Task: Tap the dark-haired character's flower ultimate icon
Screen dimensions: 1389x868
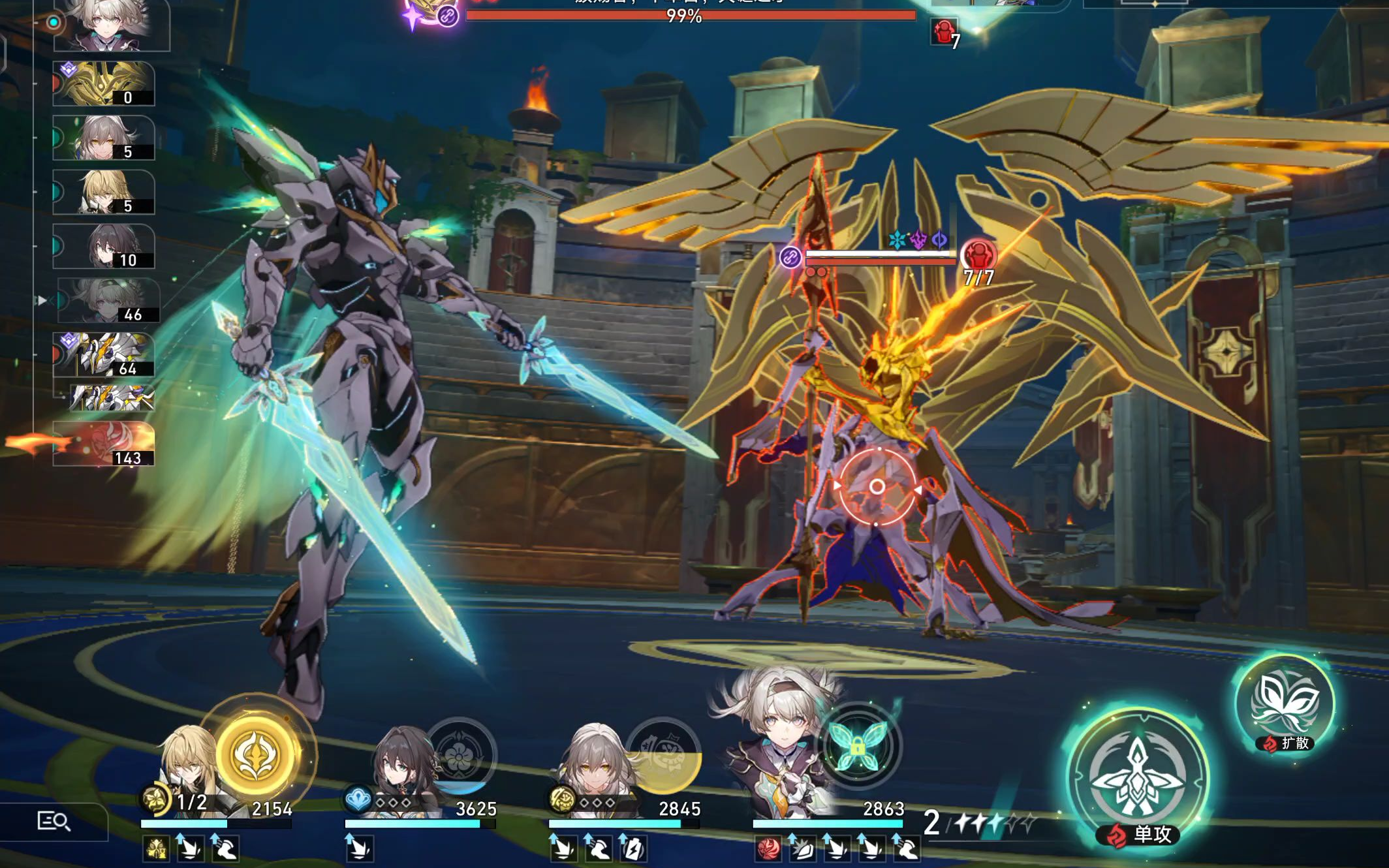Action: coord(460,755)
